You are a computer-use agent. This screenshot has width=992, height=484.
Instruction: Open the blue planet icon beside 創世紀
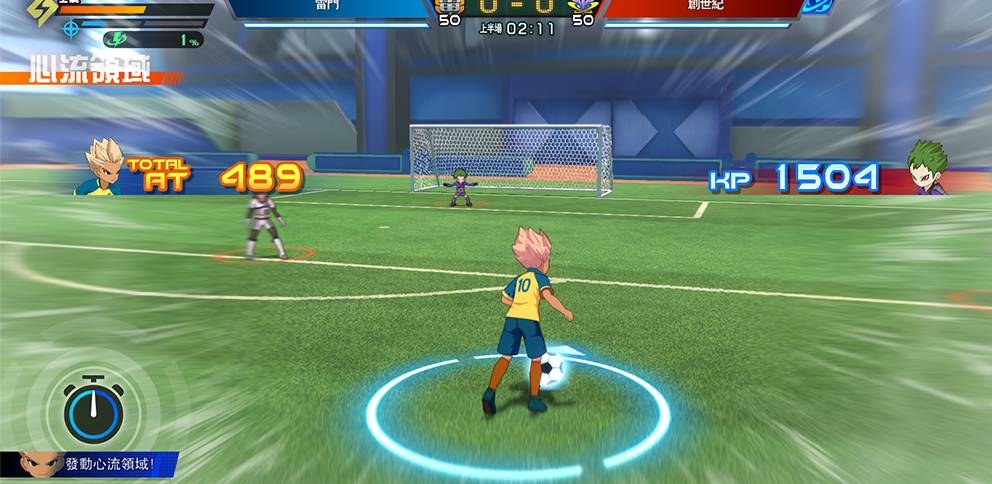(x=819, y=6)
